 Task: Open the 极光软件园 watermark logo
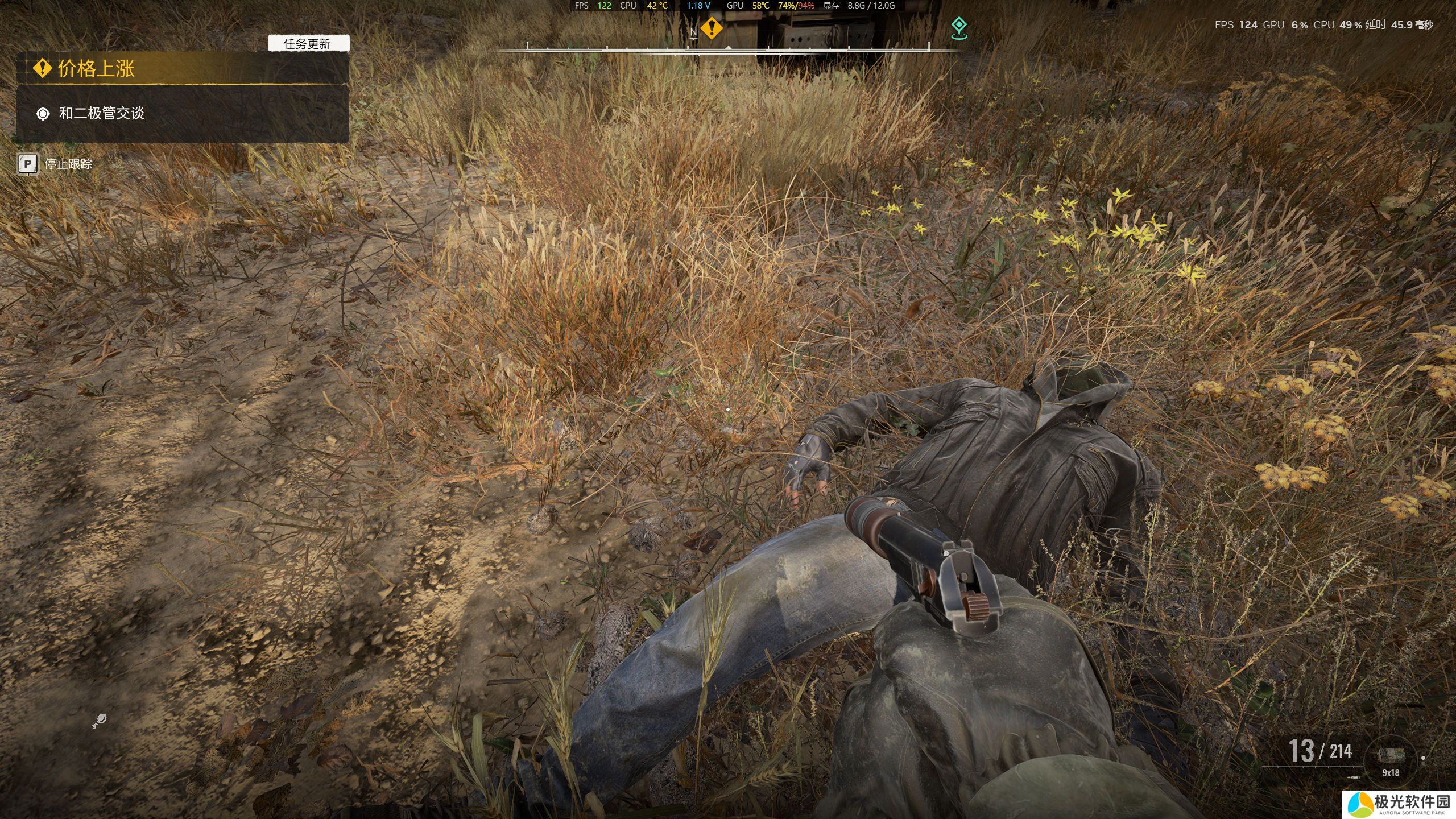point(1399,804)
